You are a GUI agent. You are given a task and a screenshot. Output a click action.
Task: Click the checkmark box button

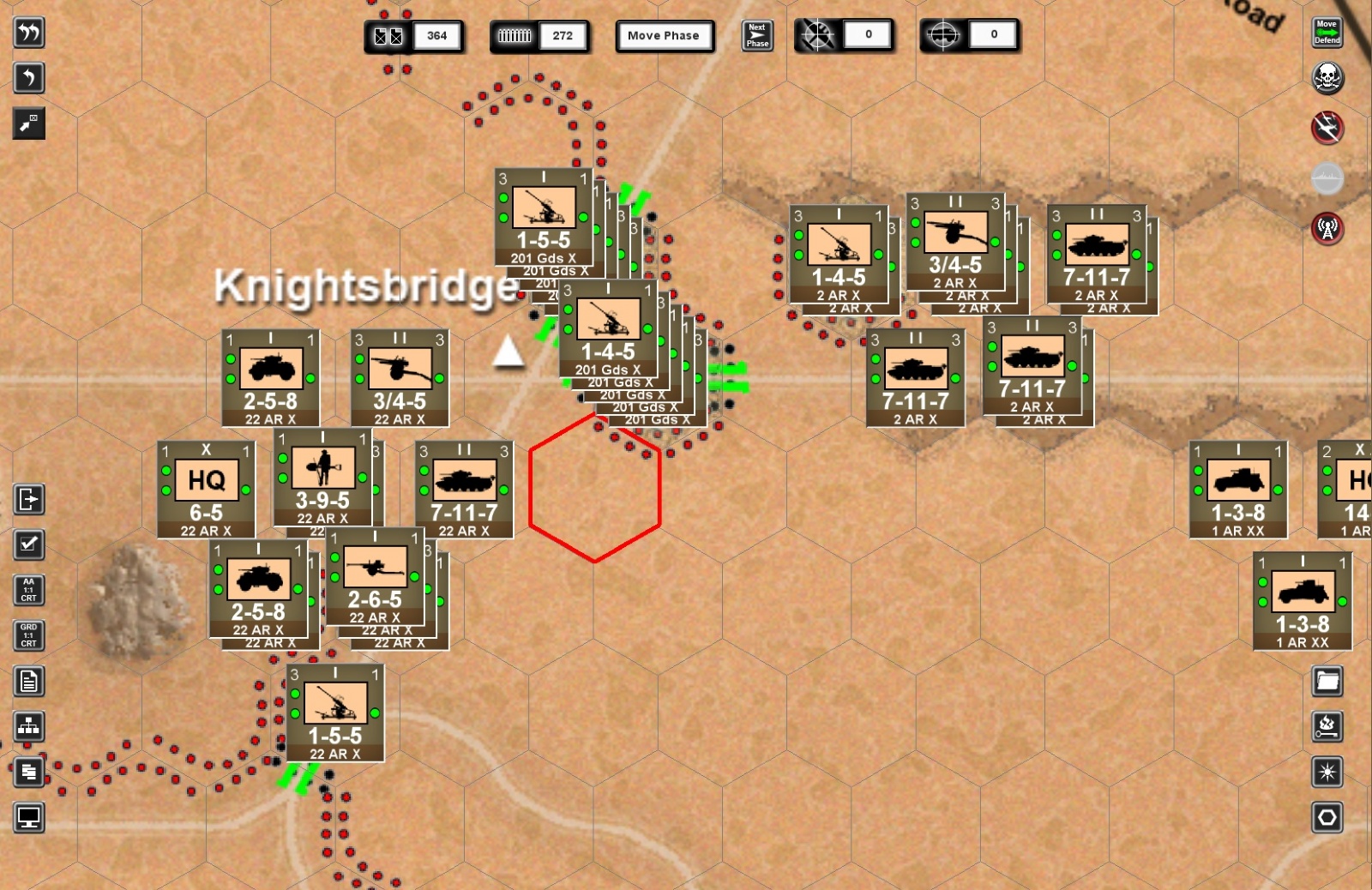point(29,544)
